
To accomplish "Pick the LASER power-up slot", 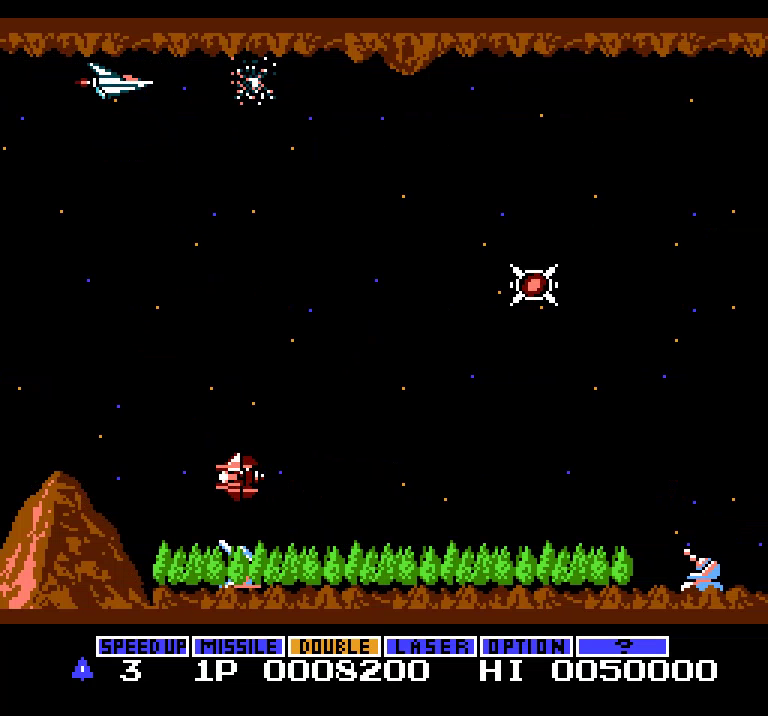I will click(430, 647).
